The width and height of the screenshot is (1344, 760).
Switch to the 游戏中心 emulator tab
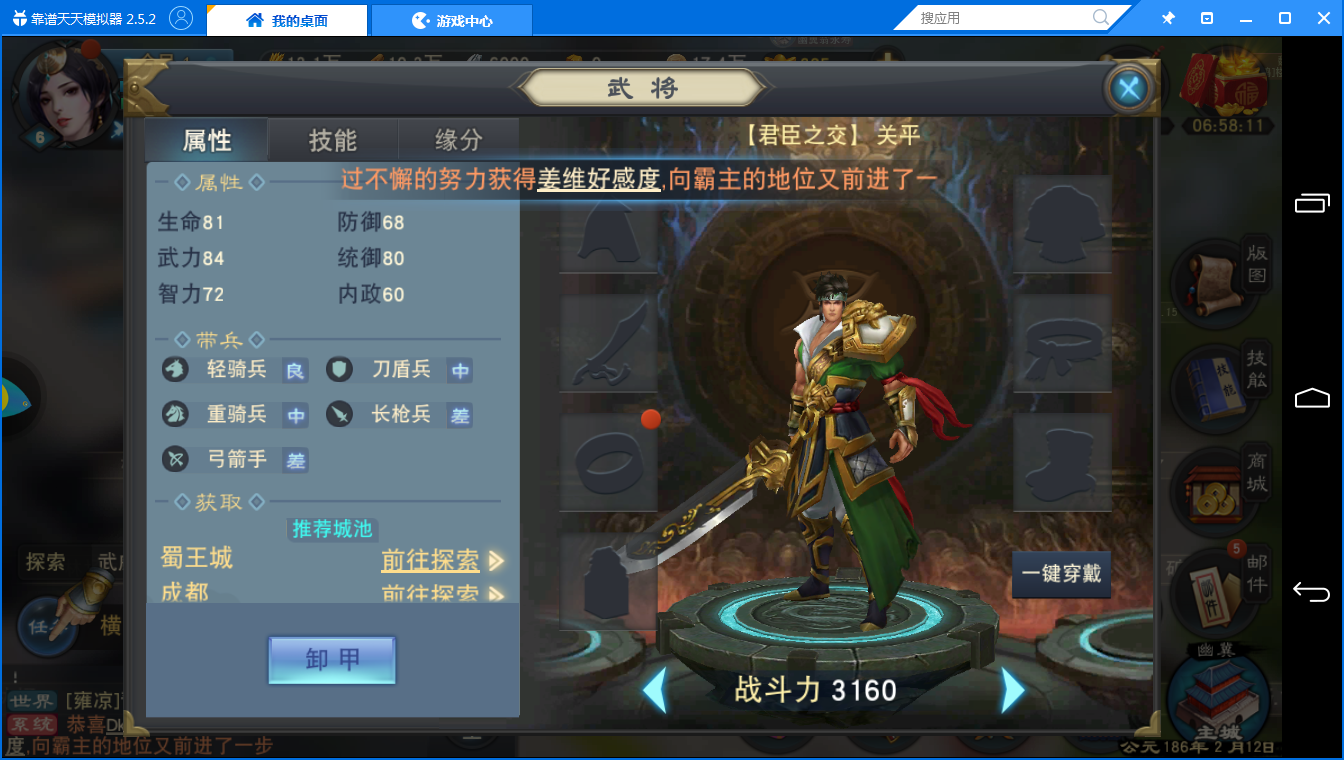(x=452, y=20)
